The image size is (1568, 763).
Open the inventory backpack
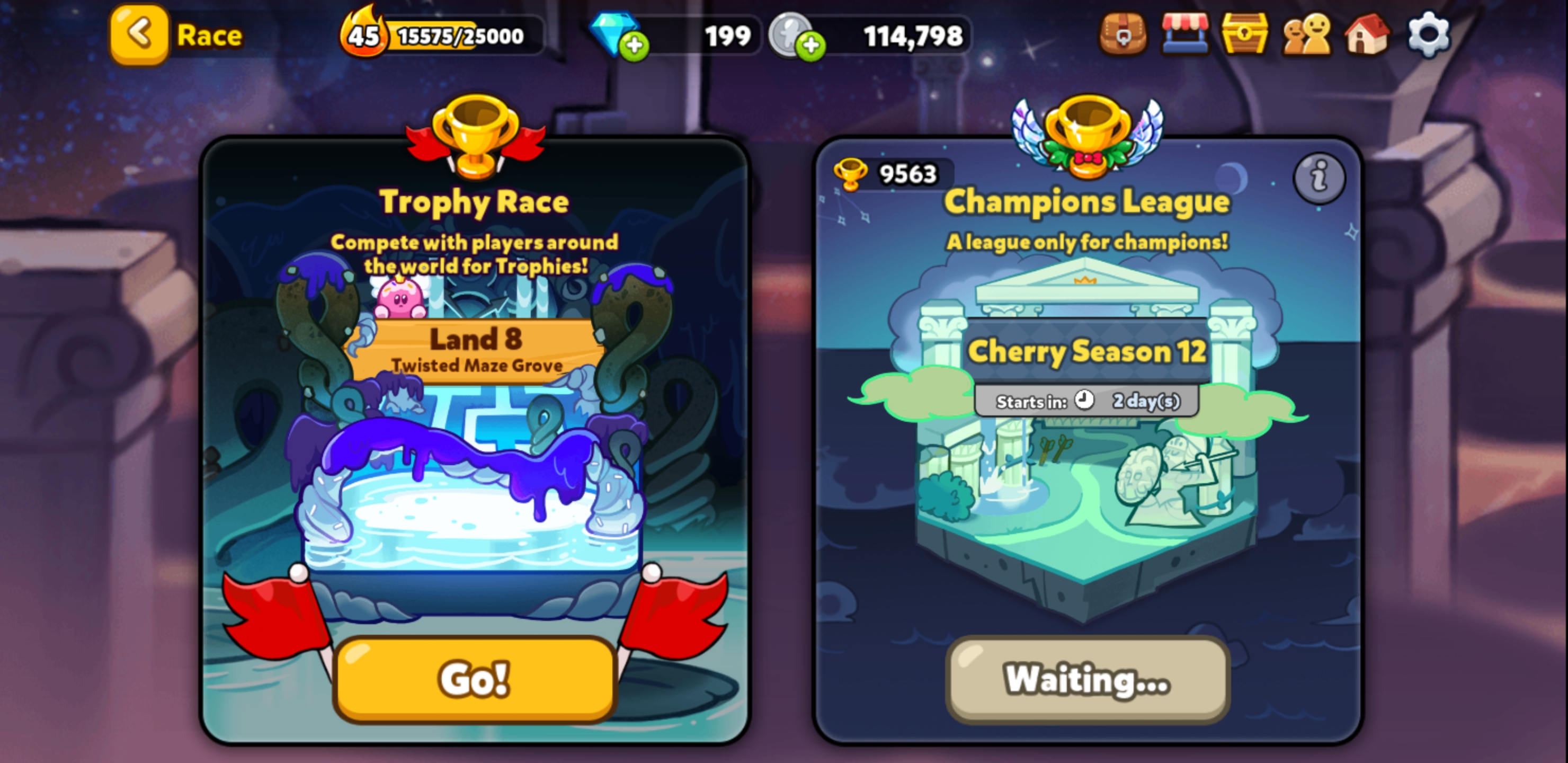(x=1124, y=37)
